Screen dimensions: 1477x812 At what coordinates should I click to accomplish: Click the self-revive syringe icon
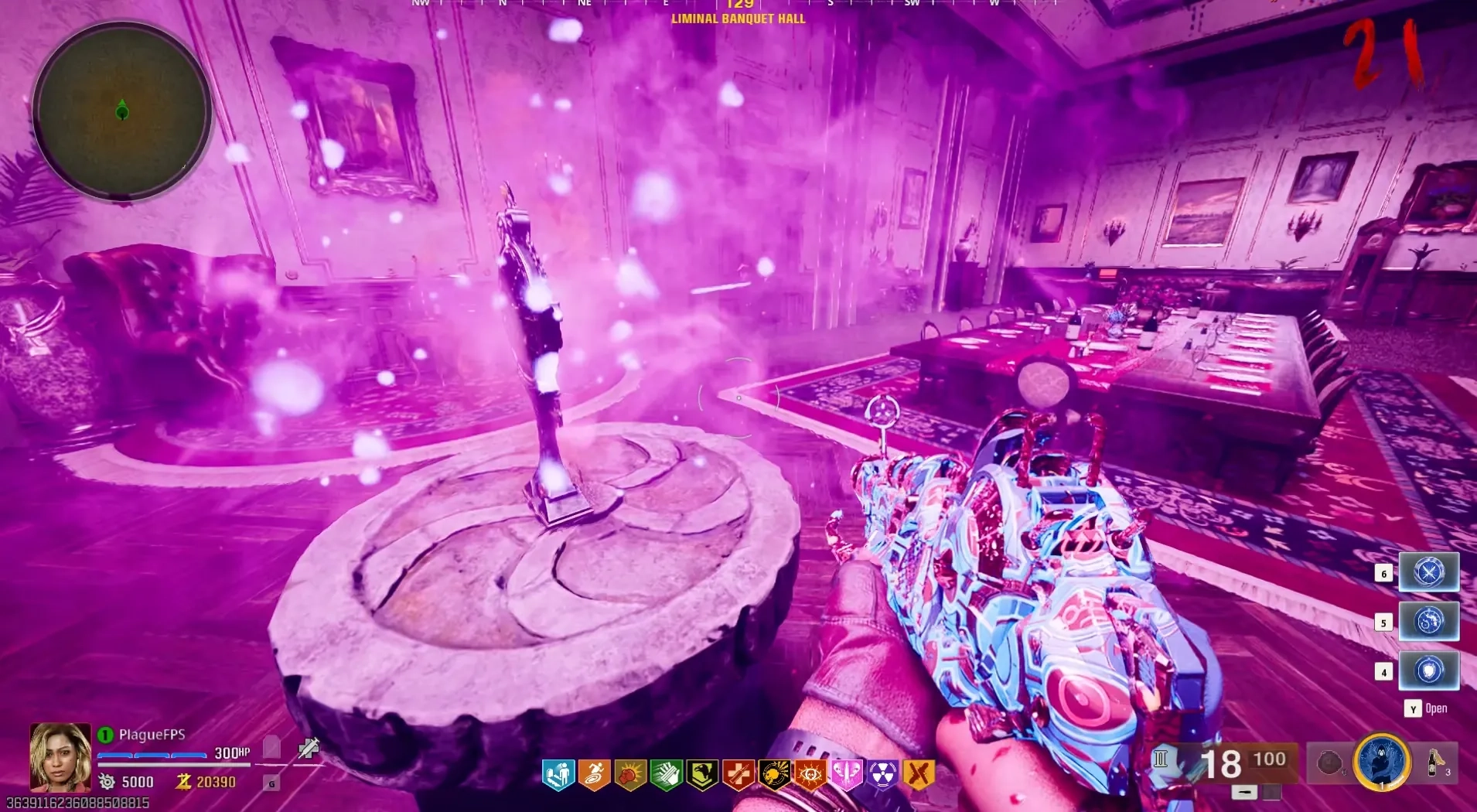click(x=309, y=748)
